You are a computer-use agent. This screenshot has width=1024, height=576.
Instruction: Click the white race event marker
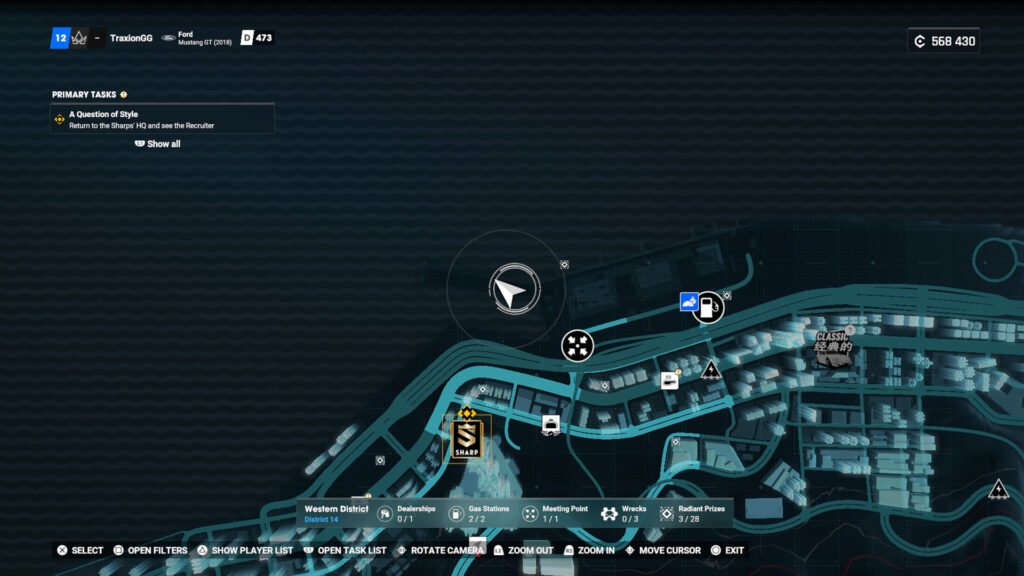(x=669, y=380)
